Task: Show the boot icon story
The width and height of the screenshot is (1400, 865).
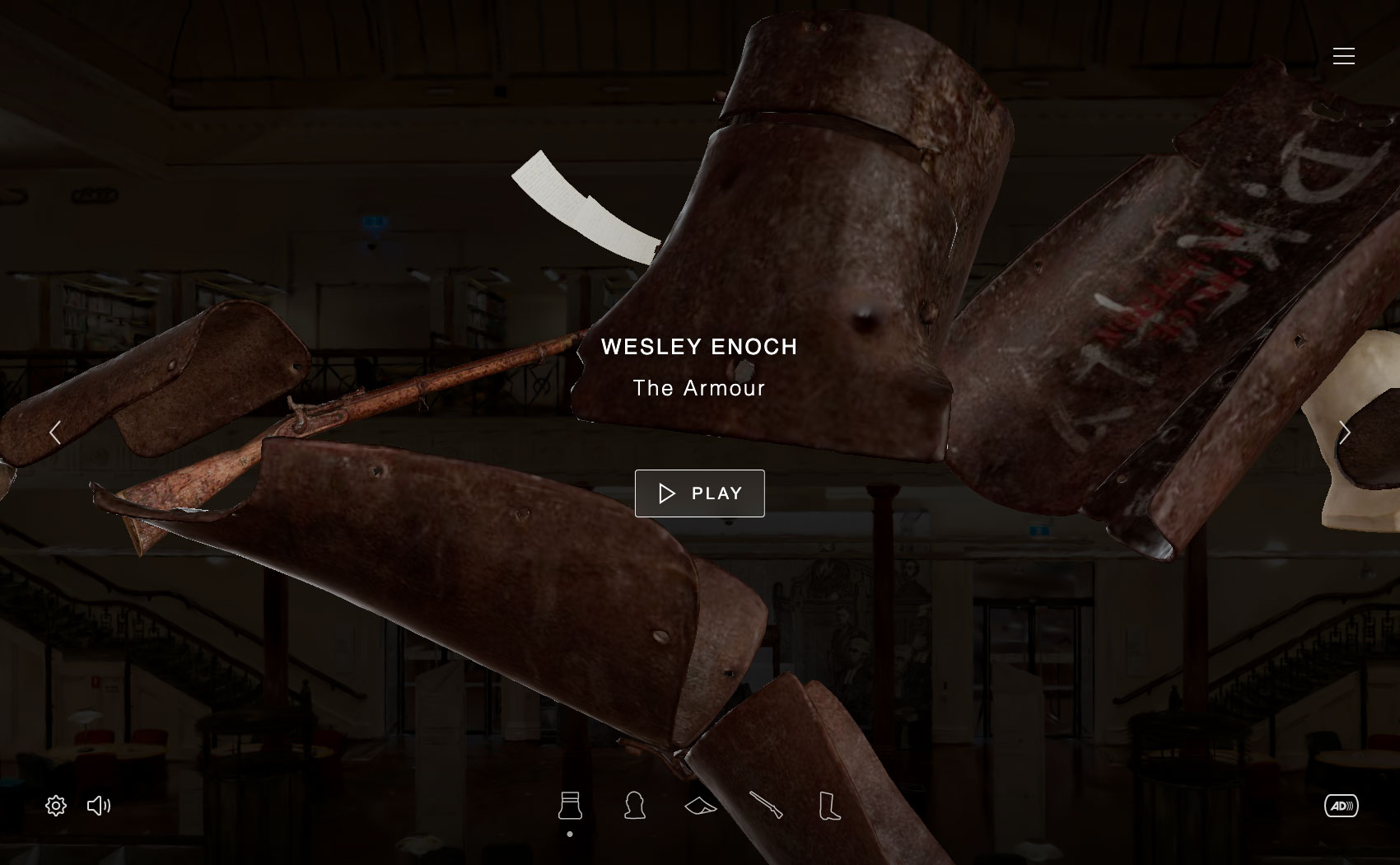Action: (830, 806)
